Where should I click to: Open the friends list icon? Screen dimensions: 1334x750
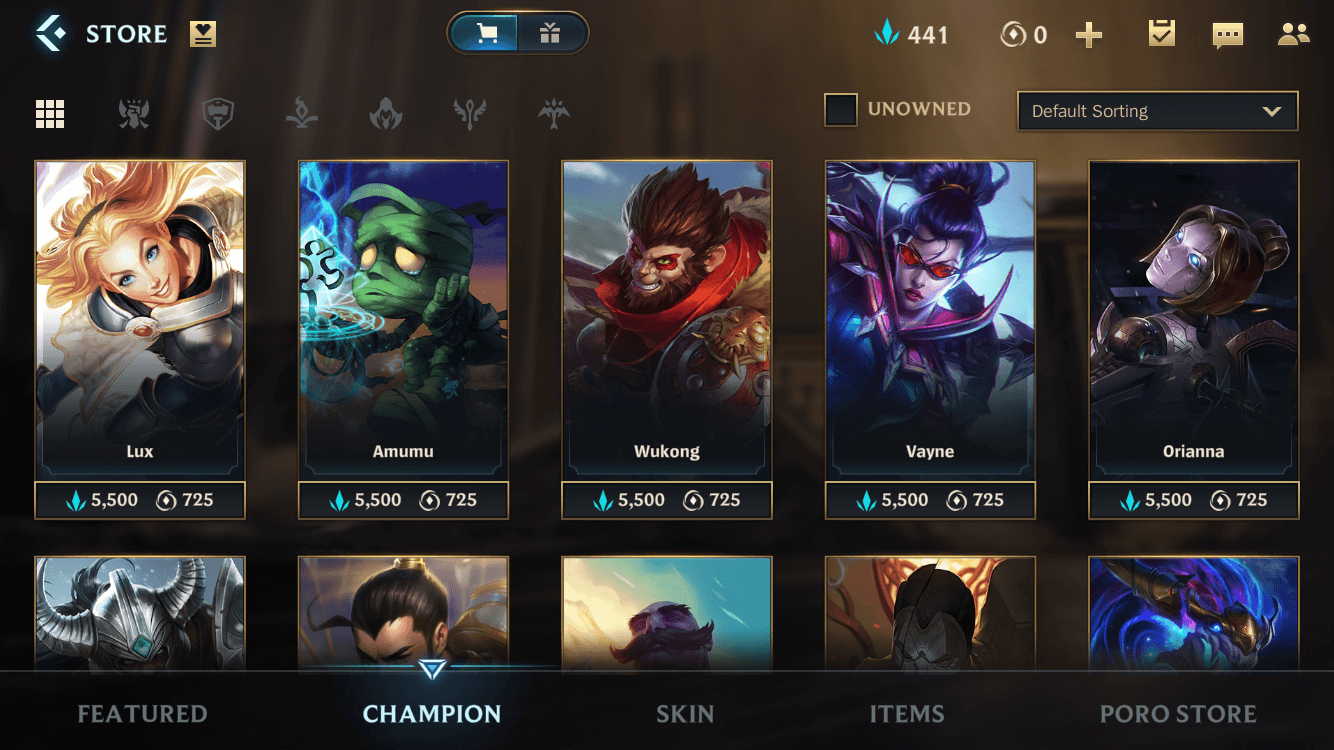click(x=1291, y=33)
